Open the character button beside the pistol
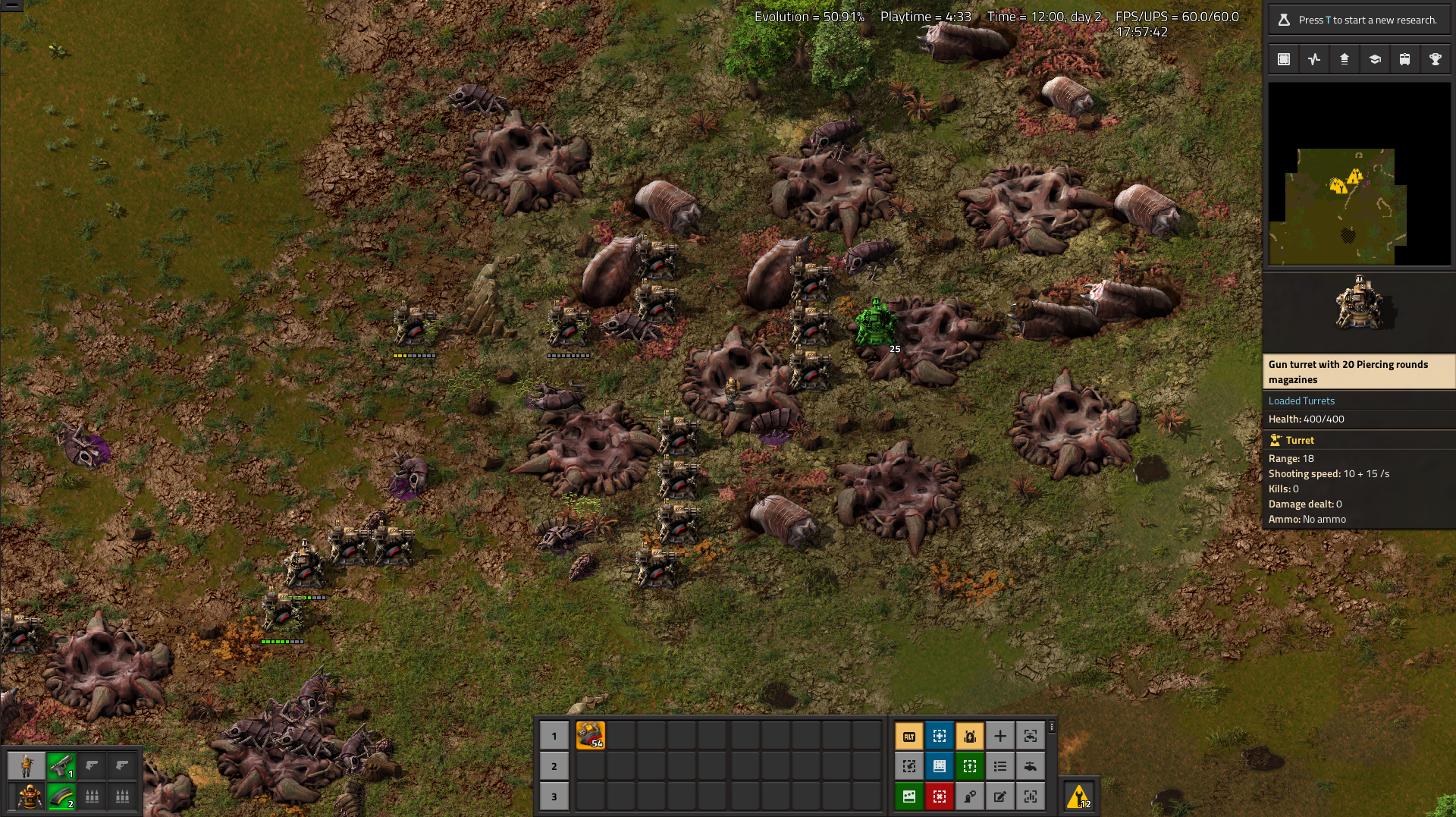This screenshot has height=817, width=1456. pos(27,766)
